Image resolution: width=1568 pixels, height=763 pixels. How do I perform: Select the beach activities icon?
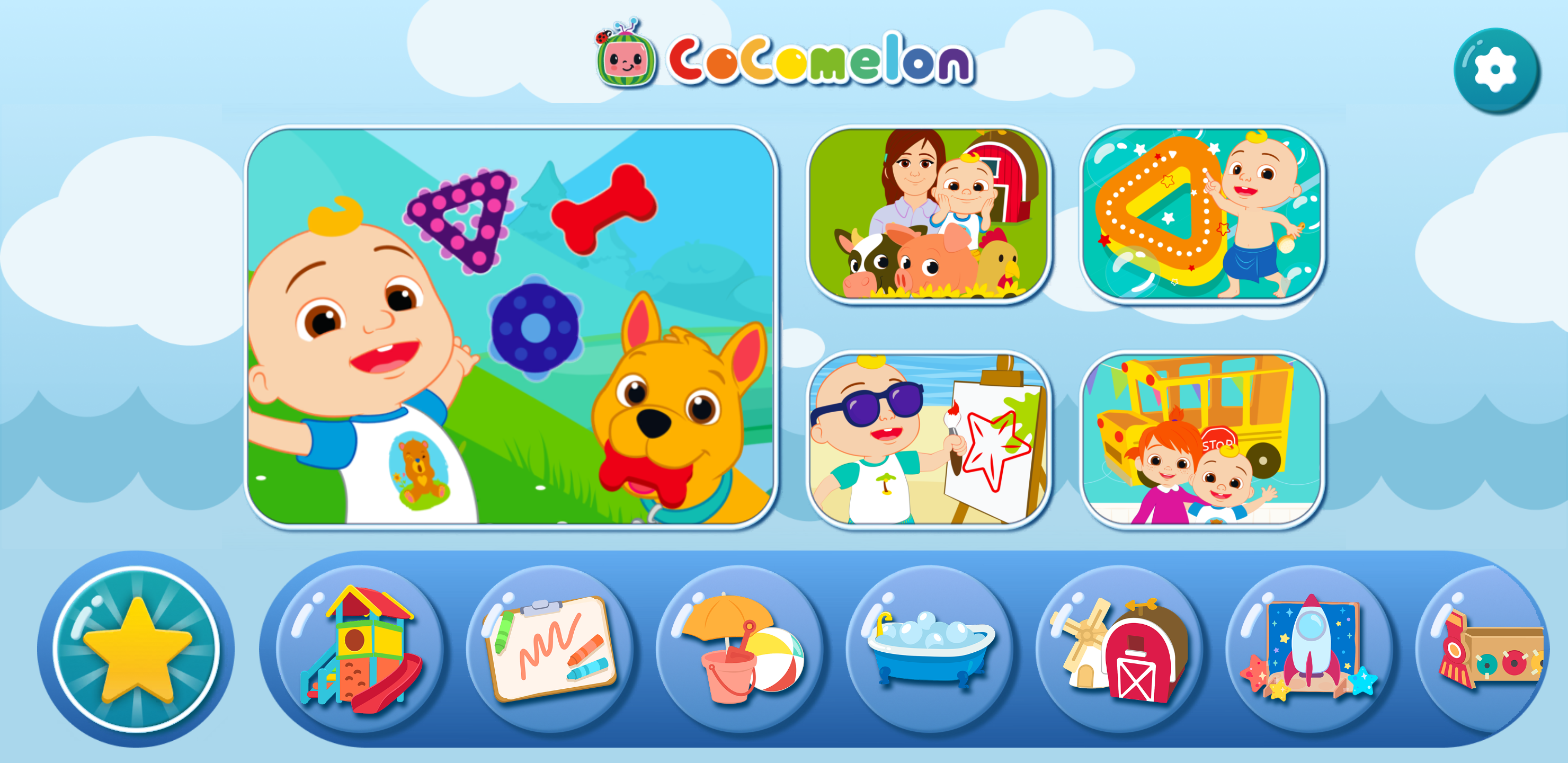742,652
